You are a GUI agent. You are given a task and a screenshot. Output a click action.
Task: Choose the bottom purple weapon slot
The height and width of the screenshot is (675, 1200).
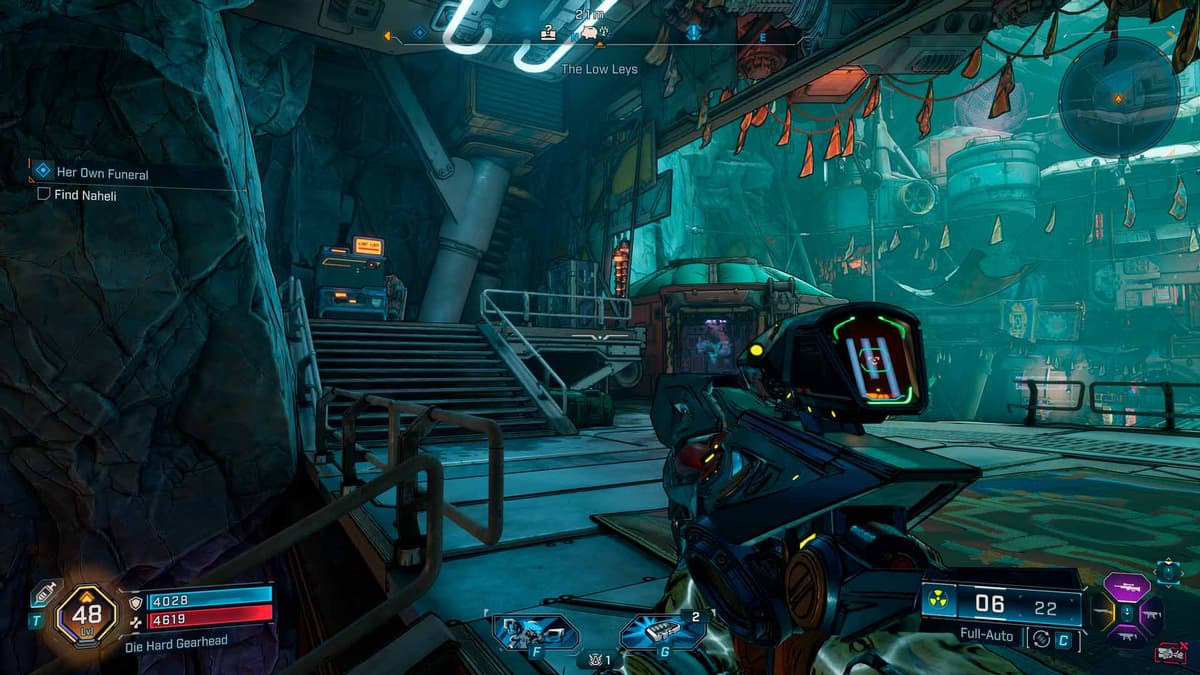[1127, 636]
